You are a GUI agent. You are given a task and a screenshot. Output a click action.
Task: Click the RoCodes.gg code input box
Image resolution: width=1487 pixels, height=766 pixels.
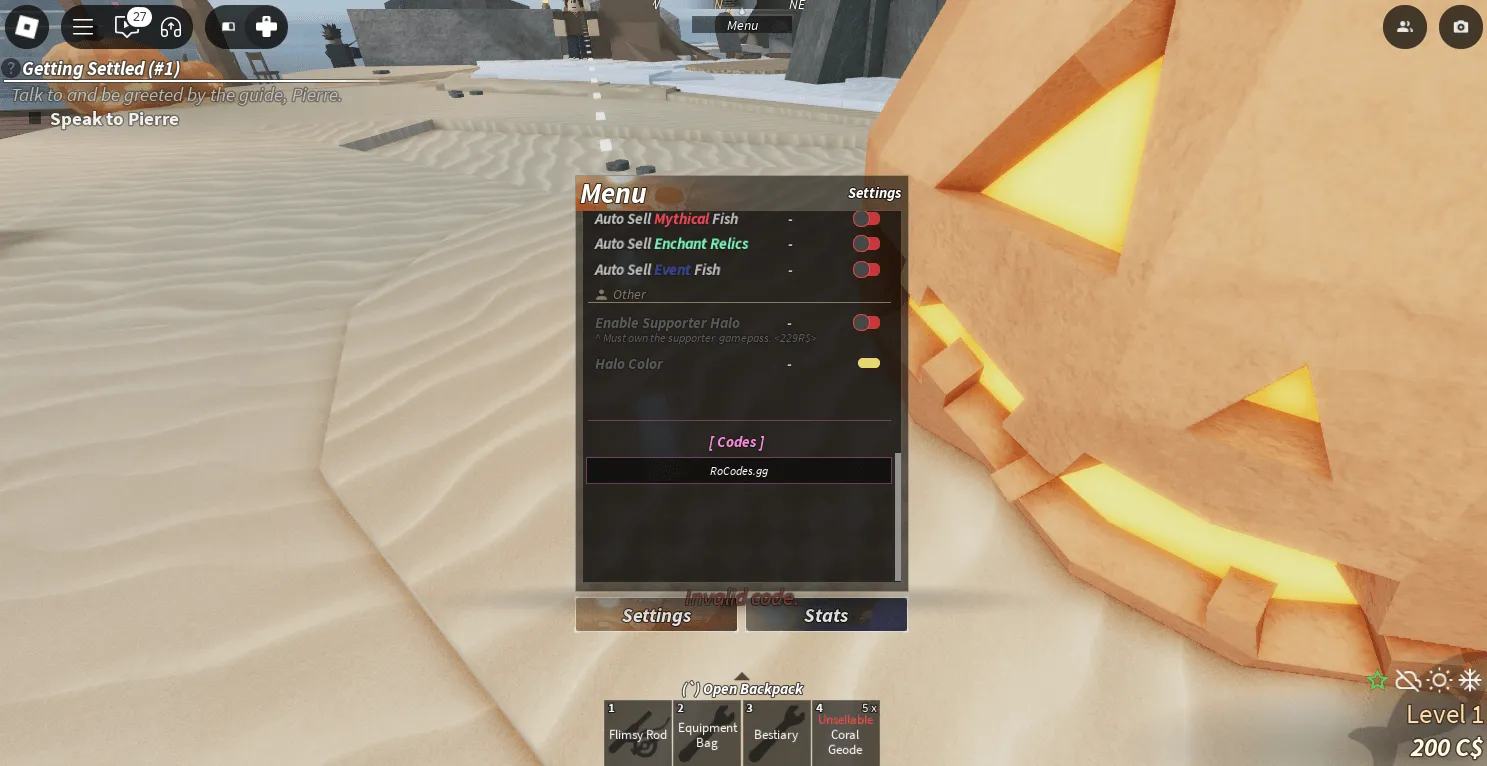coord(738,471)
